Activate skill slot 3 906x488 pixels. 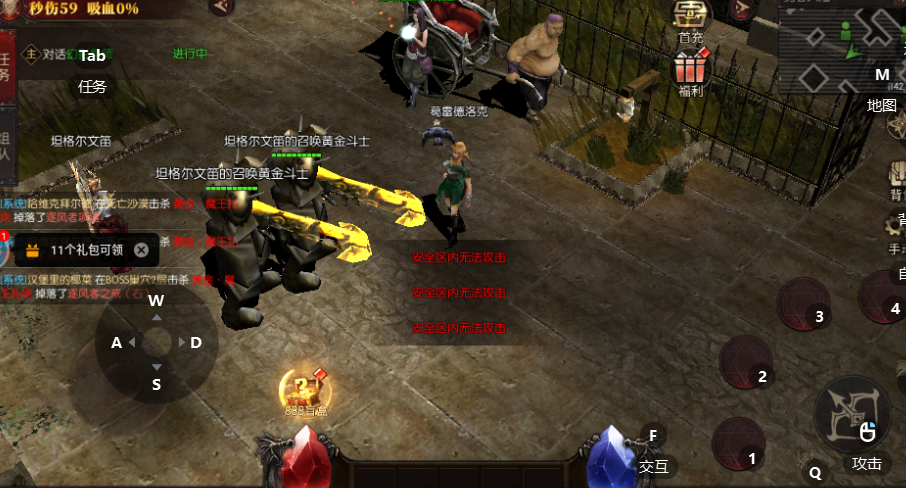(805, 304)
